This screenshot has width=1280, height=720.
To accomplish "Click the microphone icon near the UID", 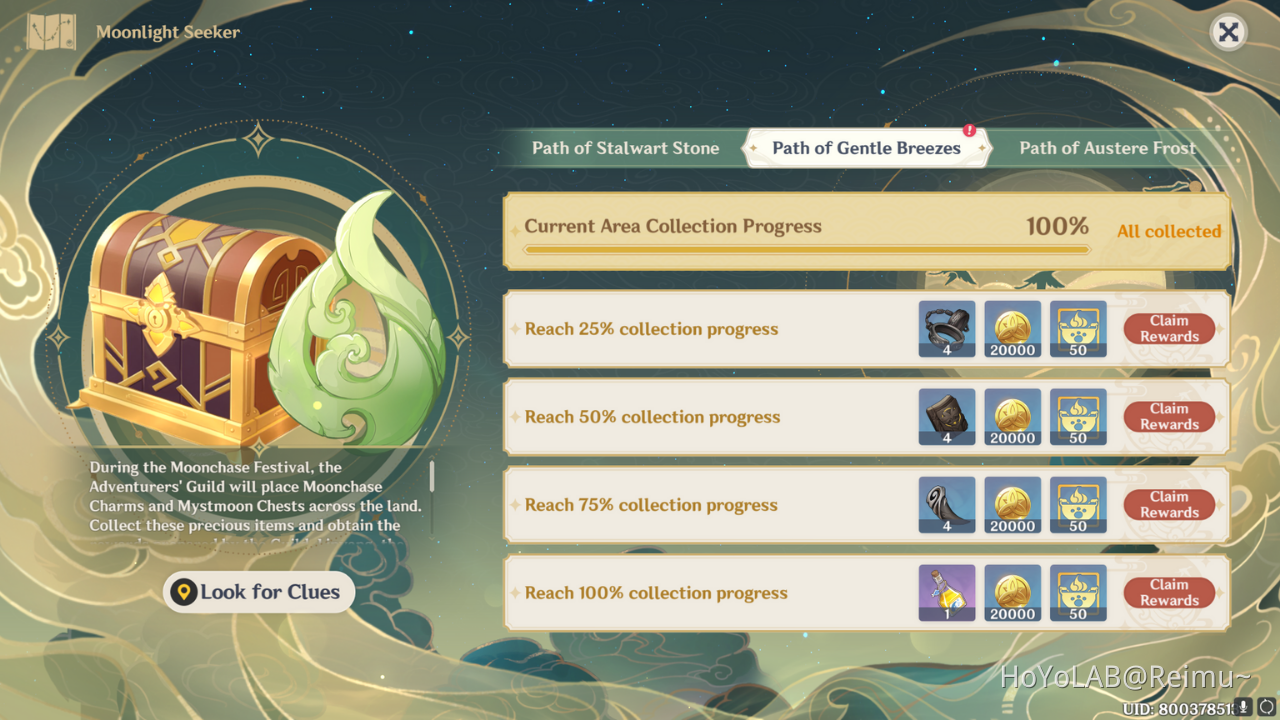I will (x=1242, y=706).
